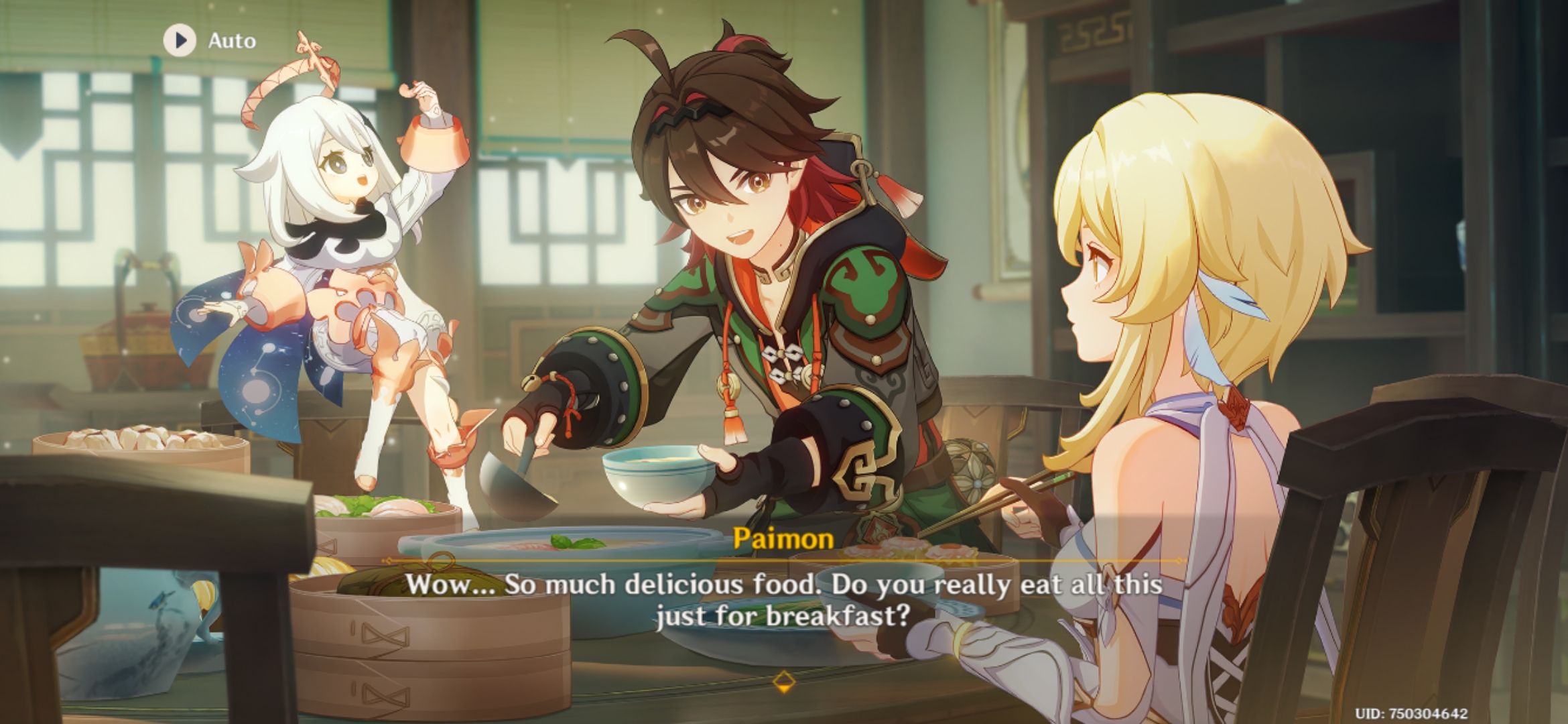Click the Auto play icon
The image size is (1568, 724).
(178, 40)
